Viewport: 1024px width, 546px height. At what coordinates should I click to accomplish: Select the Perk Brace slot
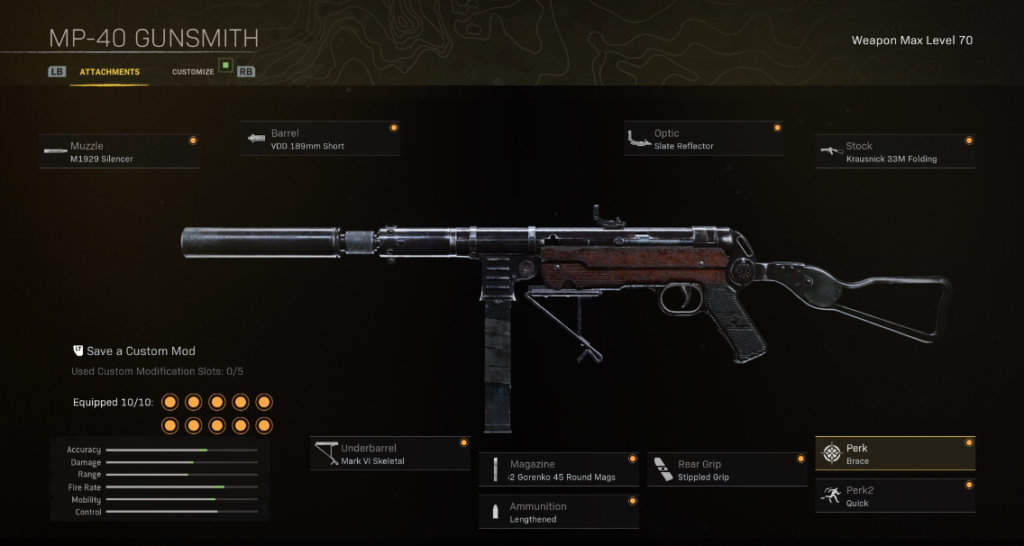(895, 454)
